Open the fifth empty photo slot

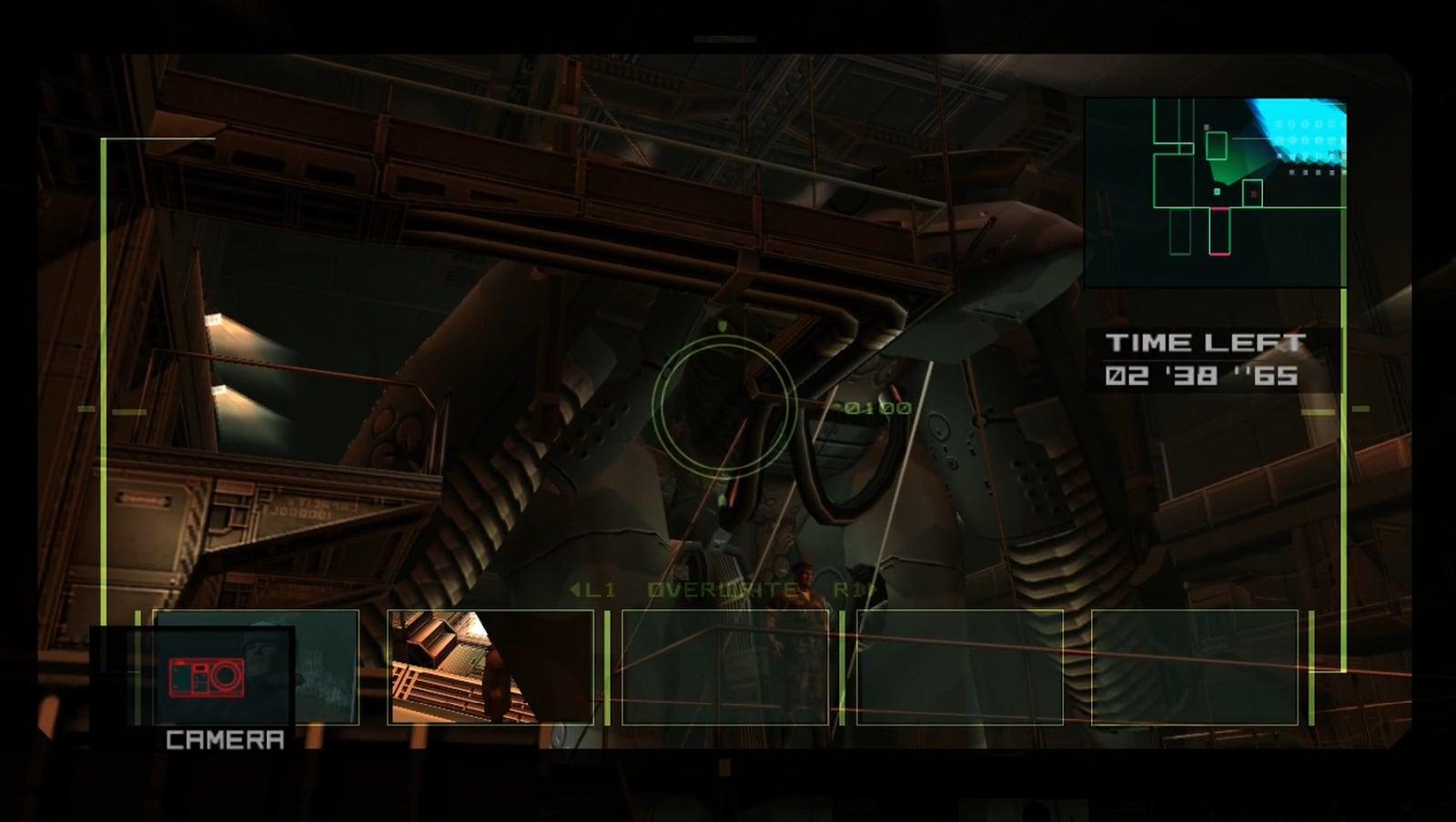point(1194,666)
